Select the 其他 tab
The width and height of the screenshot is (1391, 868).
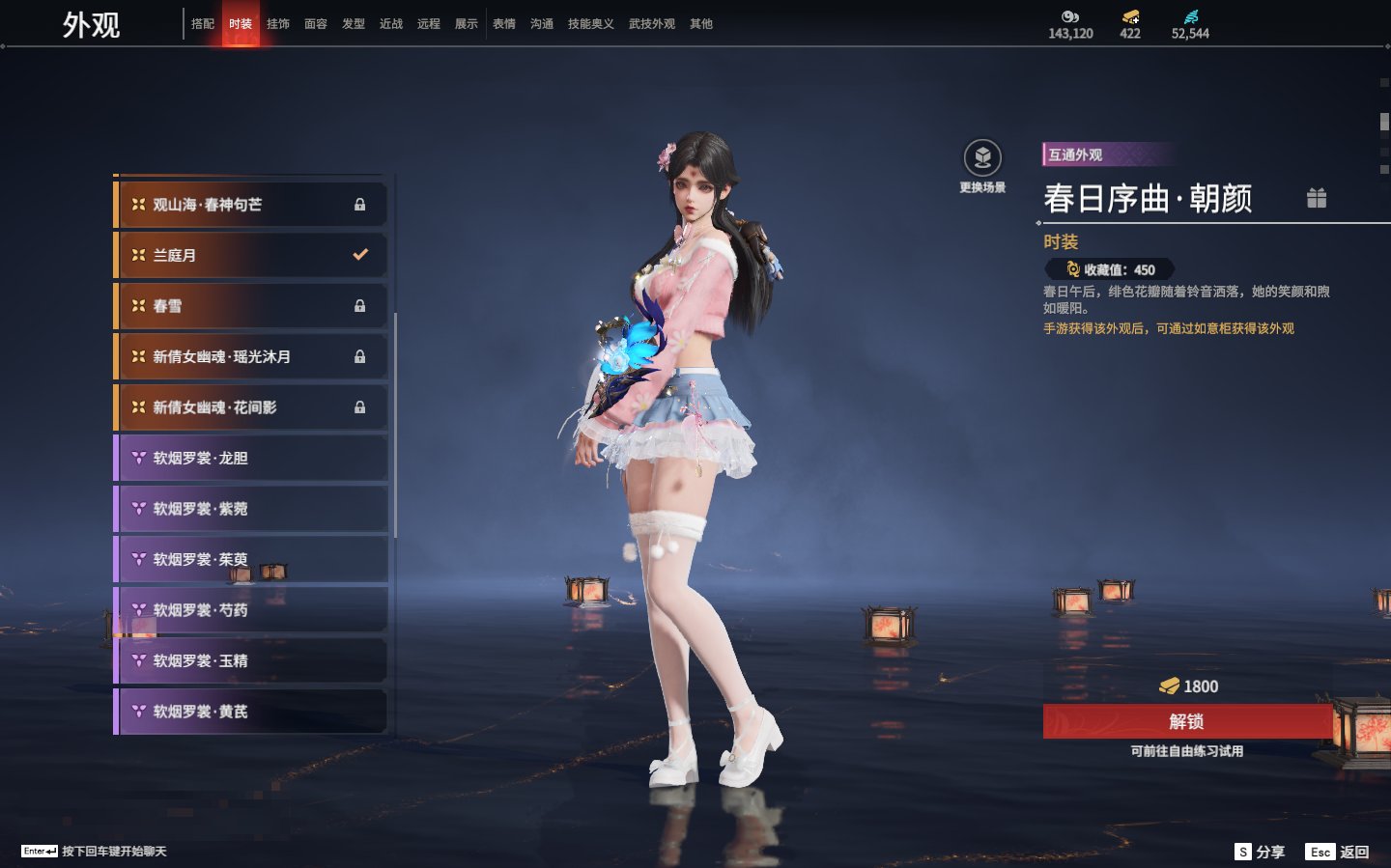click(701, 24)
